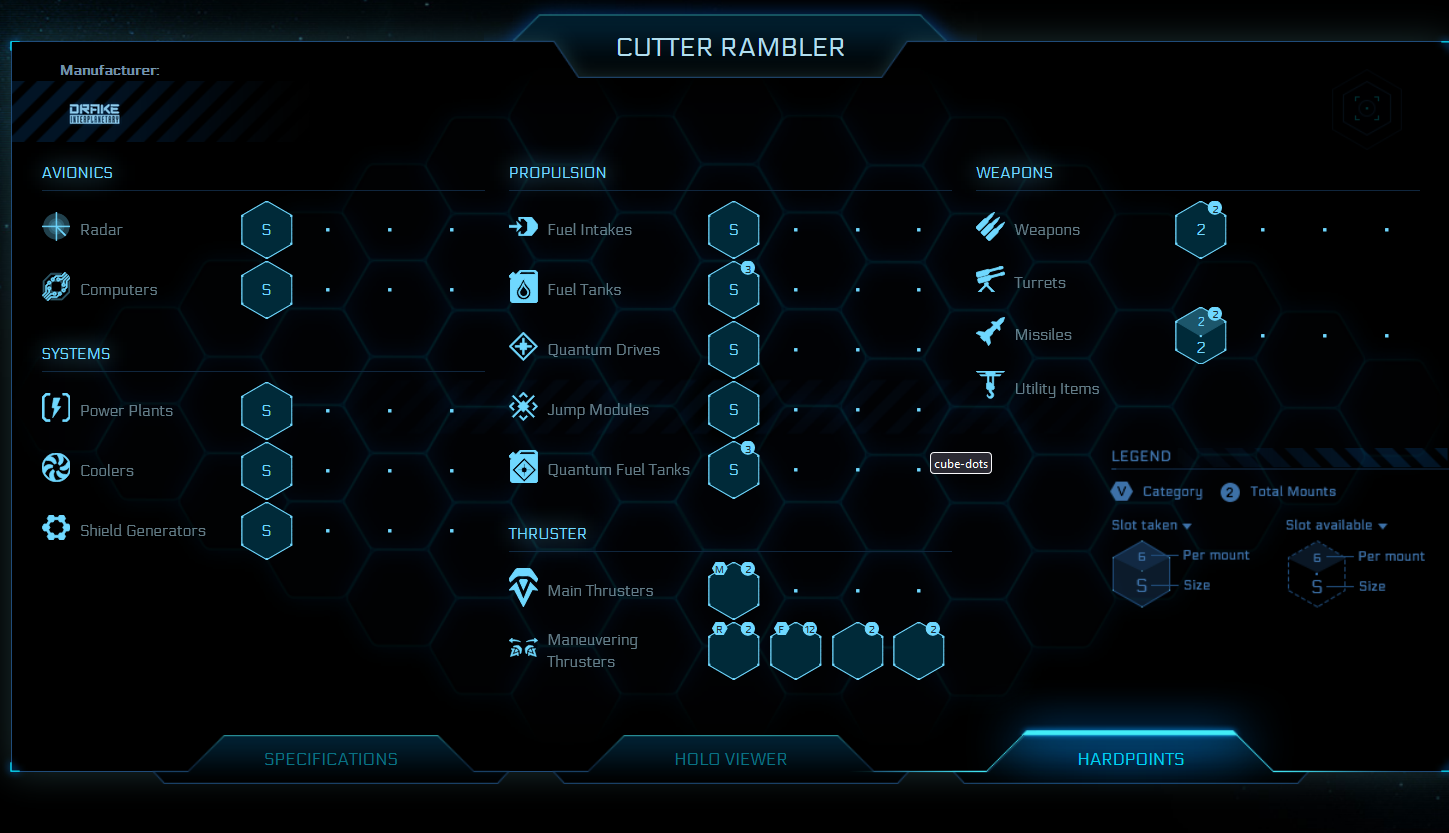Click the Turrets icon under Weapons
The height and width of the screenshot is (833, 1449).
(x=989, y=281)
